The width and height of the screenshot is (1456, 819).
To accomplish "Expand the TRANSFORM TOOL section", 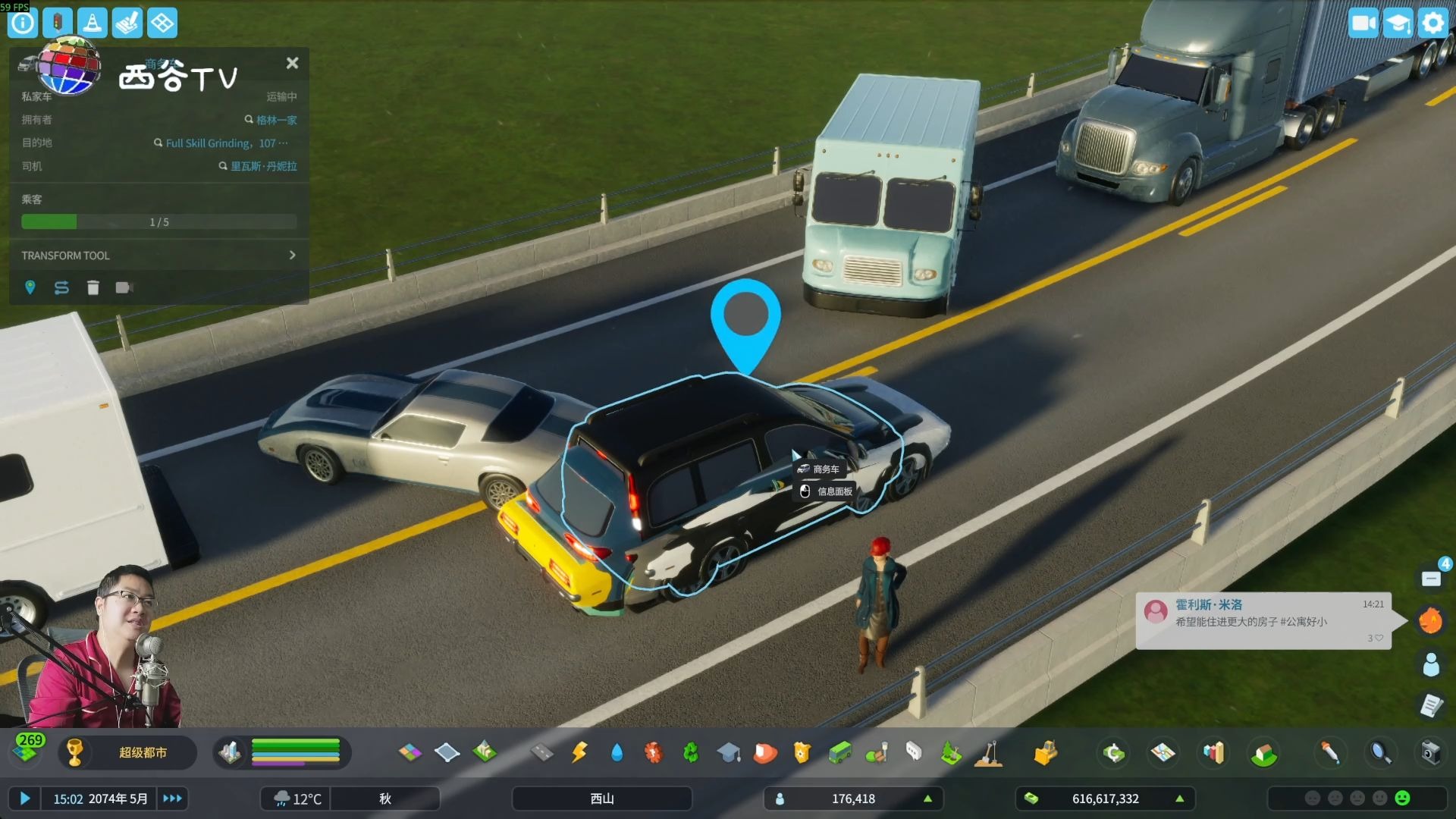I will (x=292, y=256).
